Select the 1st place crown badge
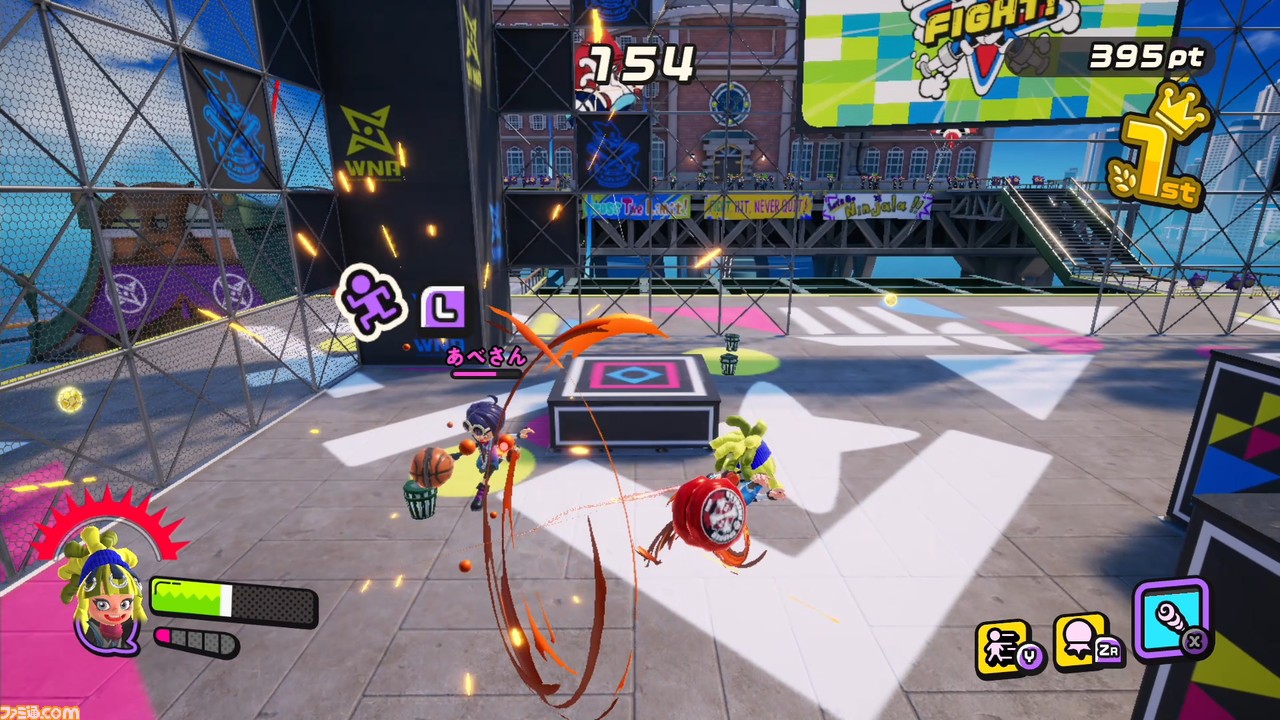1280x720 pixels. (x=1160, y=150)
